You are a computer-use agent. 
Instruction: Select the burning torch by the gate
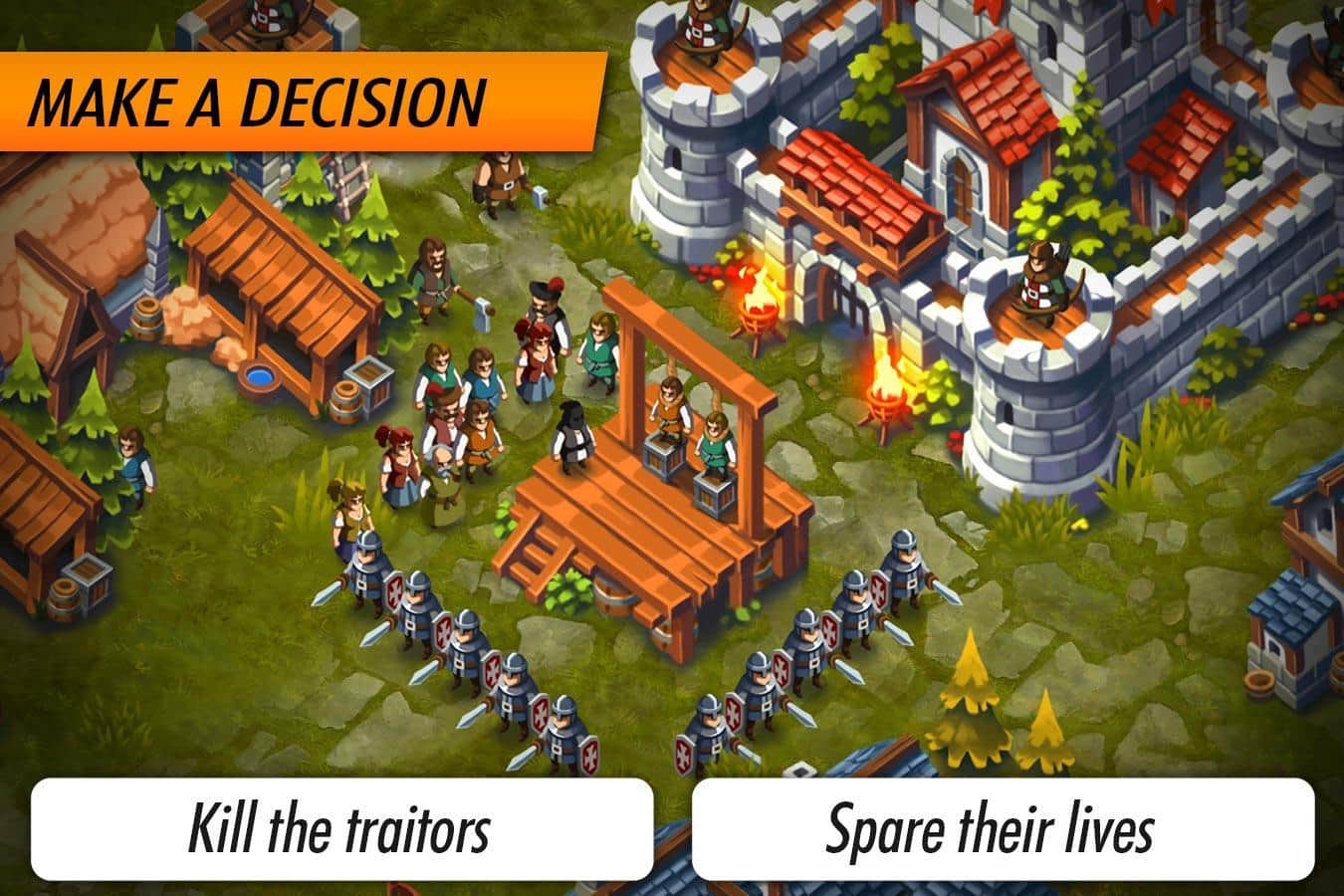click(x=759, y=301)
